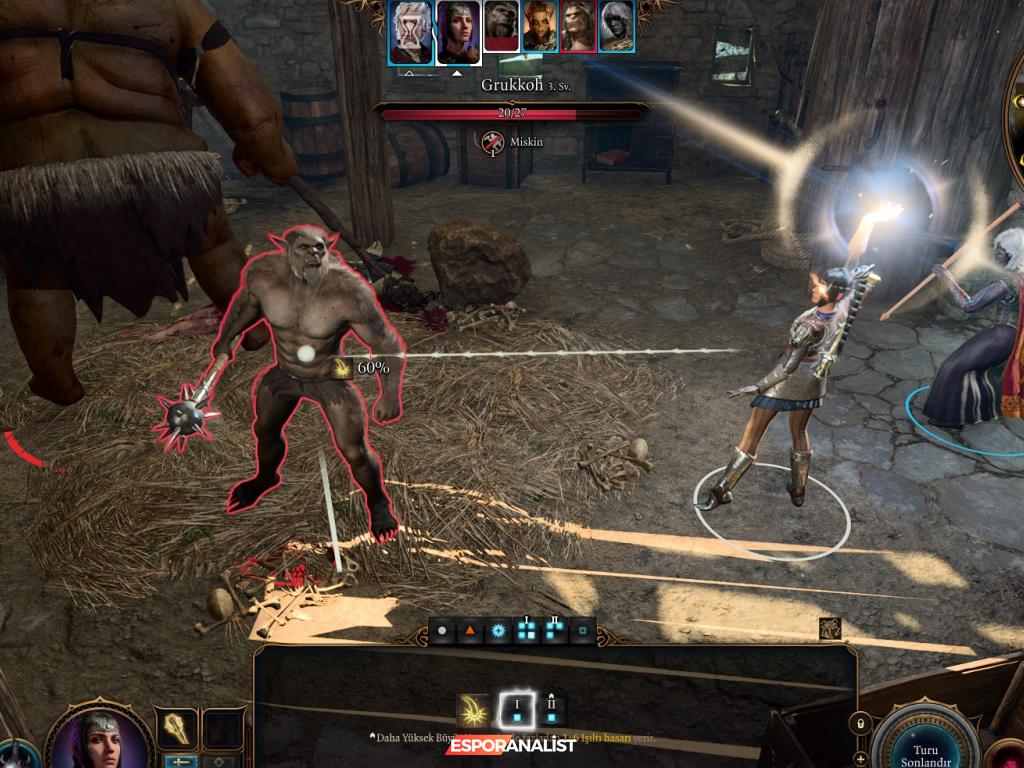Image resolution: width=1024 pixels, height=768 pixels.
Task: Select the small blue square filter
Action: (x=581, y=632)
